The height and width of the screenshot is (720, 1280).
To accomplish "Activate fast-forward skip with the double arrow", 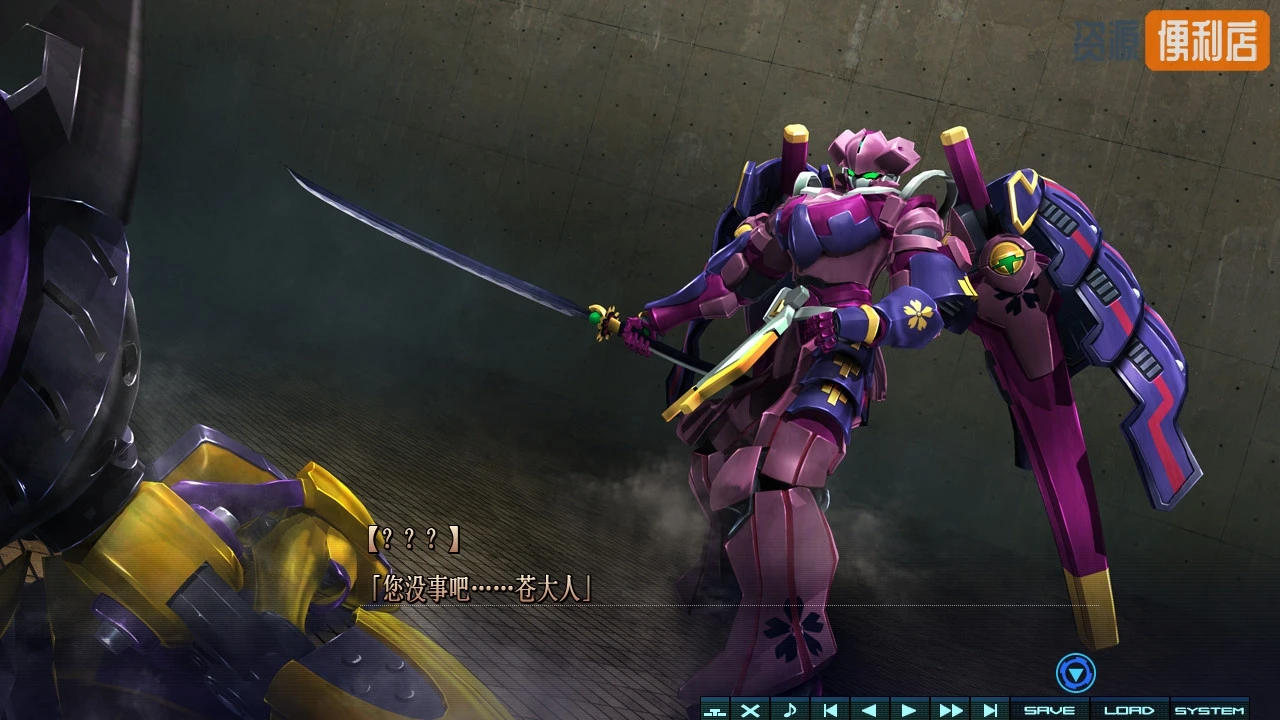I will [x=950, y=710].
